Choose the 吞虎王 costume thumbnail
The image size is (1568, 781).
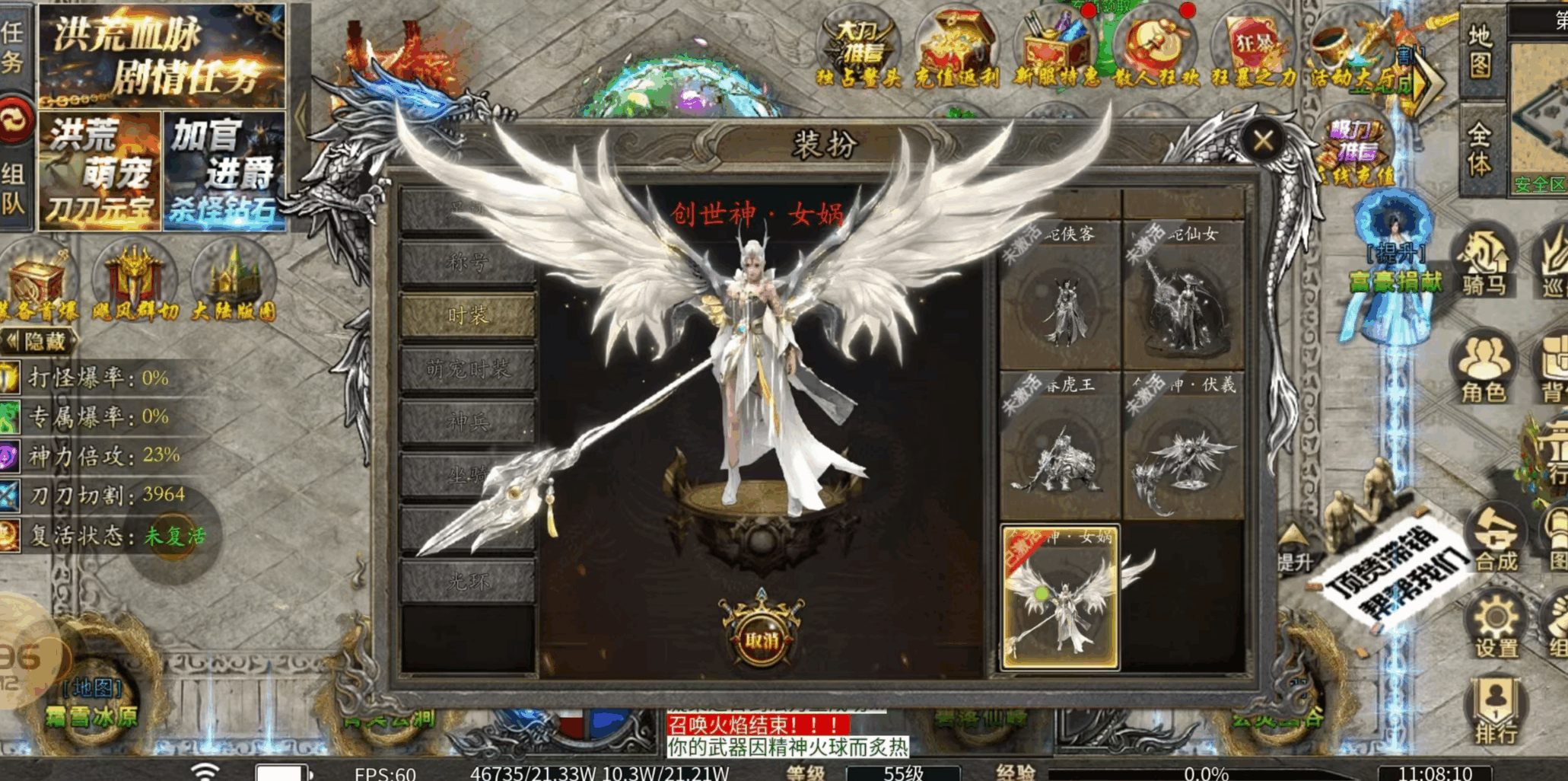pos(1060,447)
